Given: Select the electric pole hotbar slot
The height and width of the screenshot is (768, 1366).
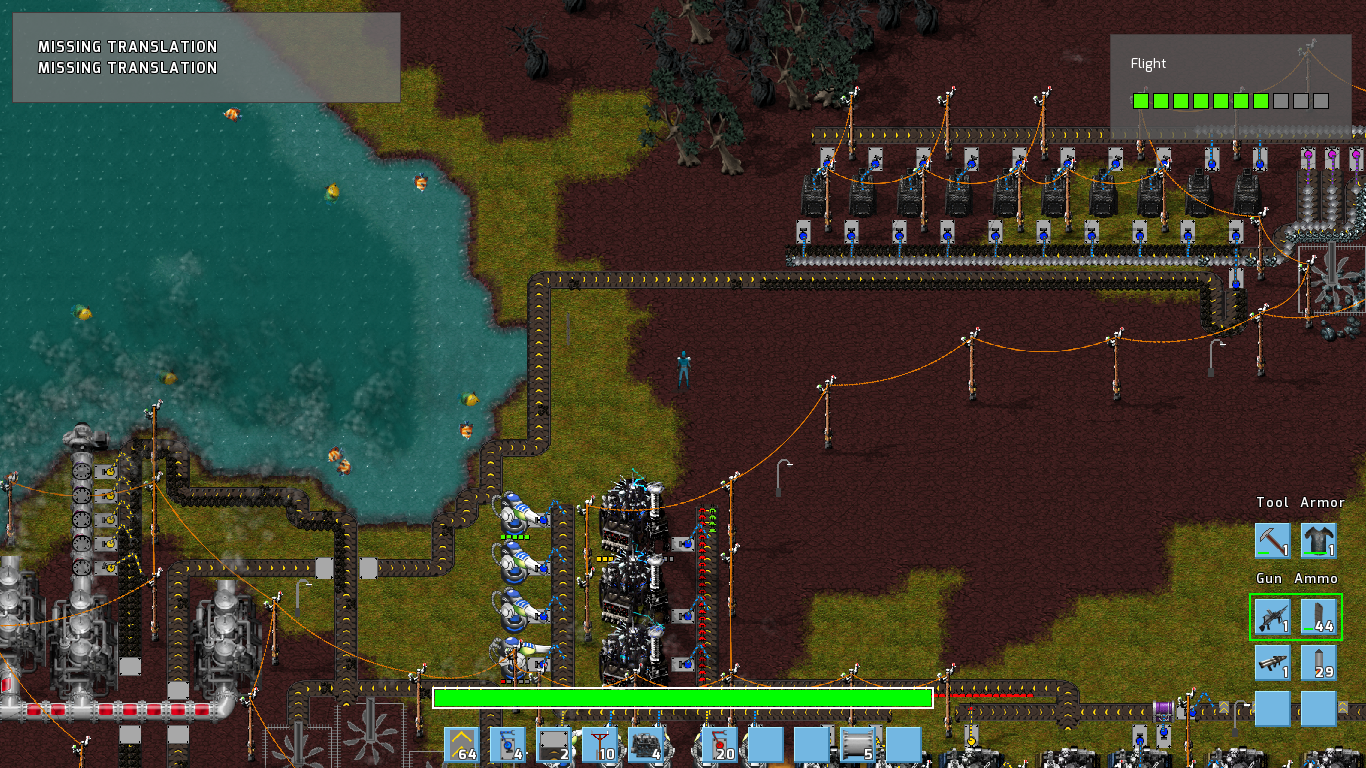Looking at the screenshot, I should [600, 744].
